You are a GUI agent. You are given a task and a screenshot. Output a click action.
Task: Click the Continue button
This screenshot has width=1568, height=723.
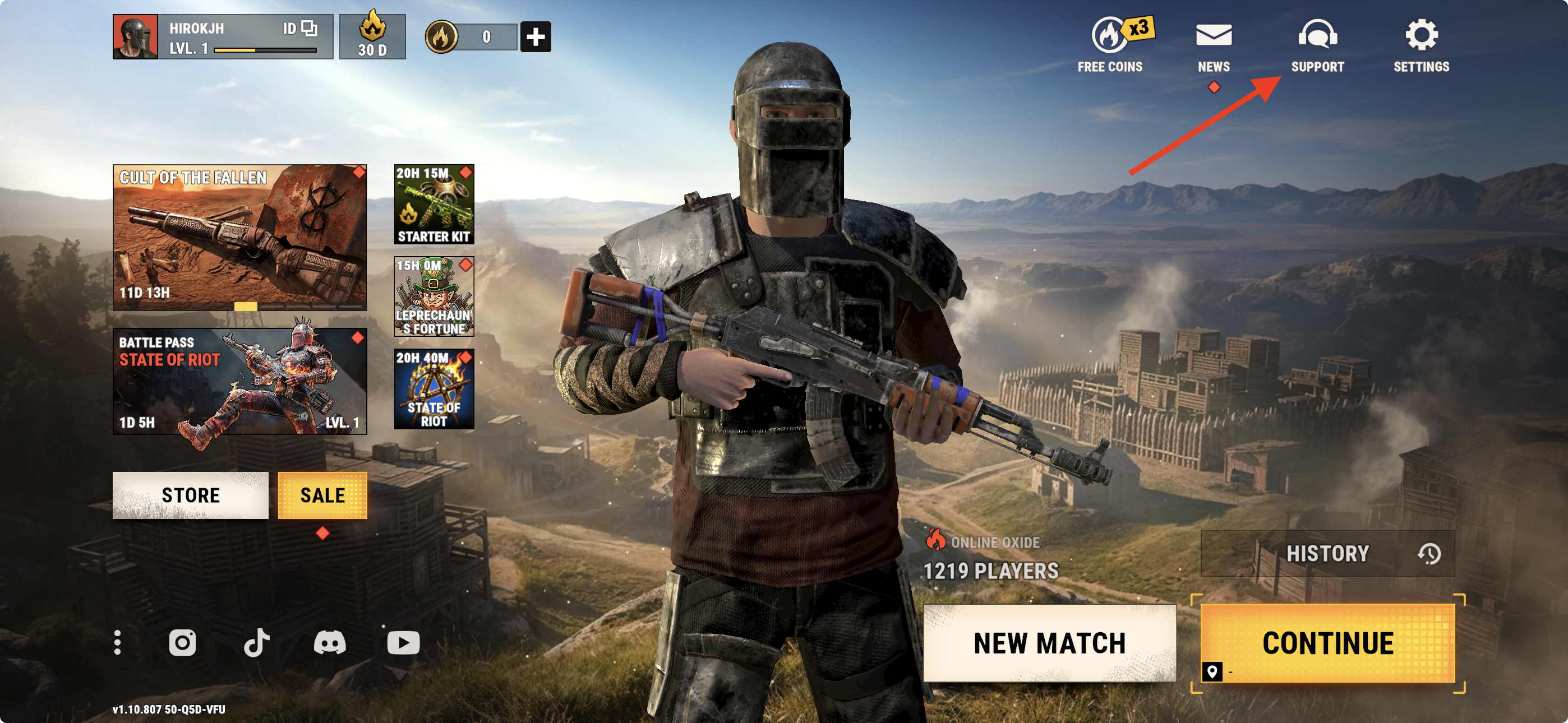pyautogui.click(x=1327, y=643)
